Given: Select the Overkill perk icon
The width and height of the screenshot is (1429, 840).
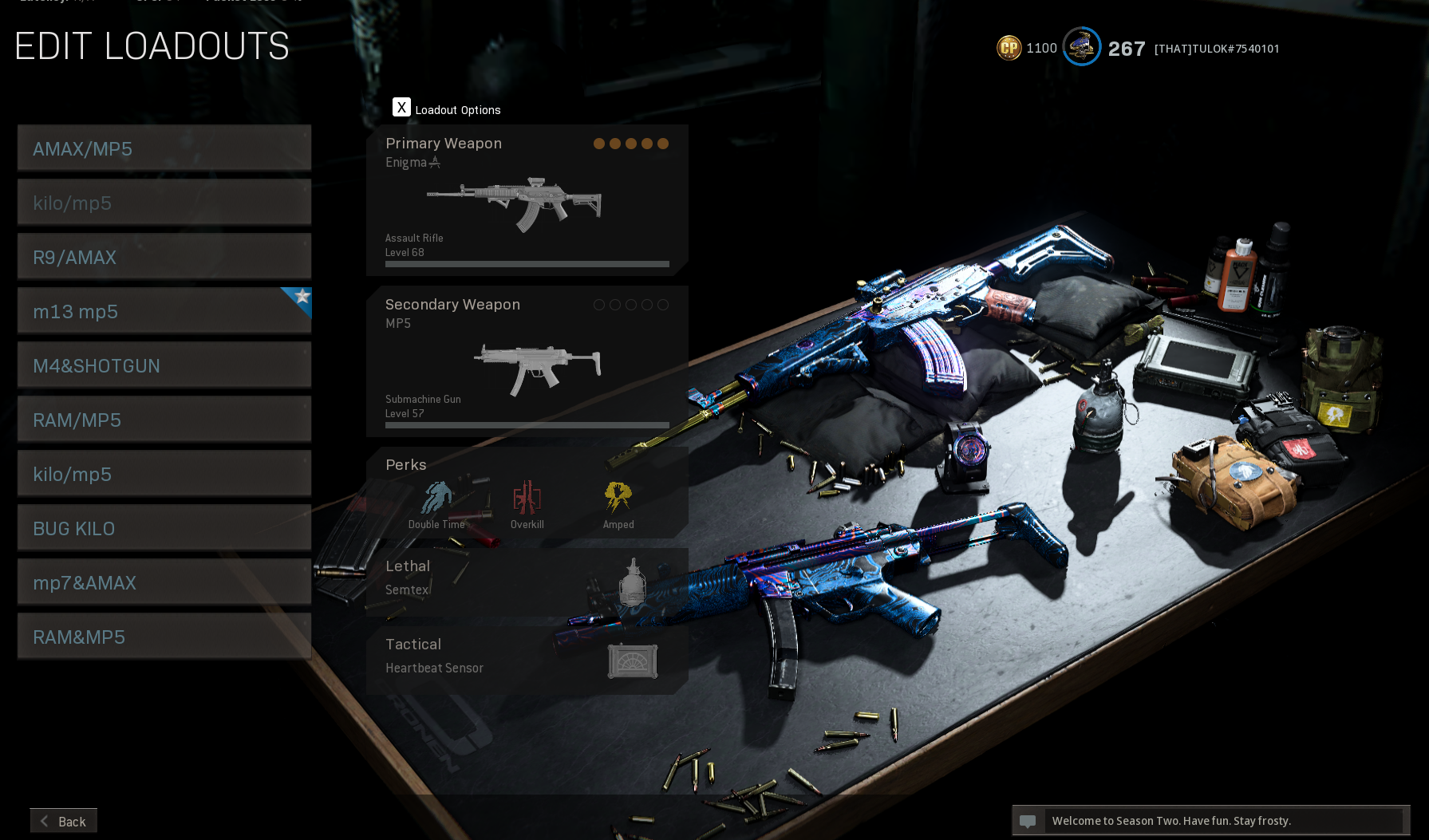Looking at the screenshot, I should [527, 499].
